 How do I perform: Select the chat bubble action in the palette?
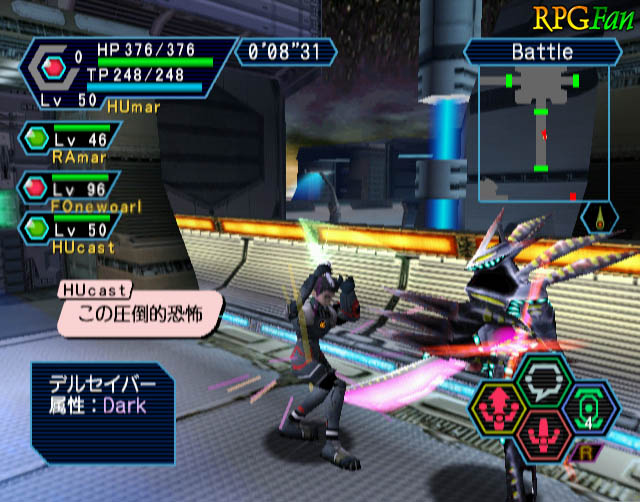544,377
